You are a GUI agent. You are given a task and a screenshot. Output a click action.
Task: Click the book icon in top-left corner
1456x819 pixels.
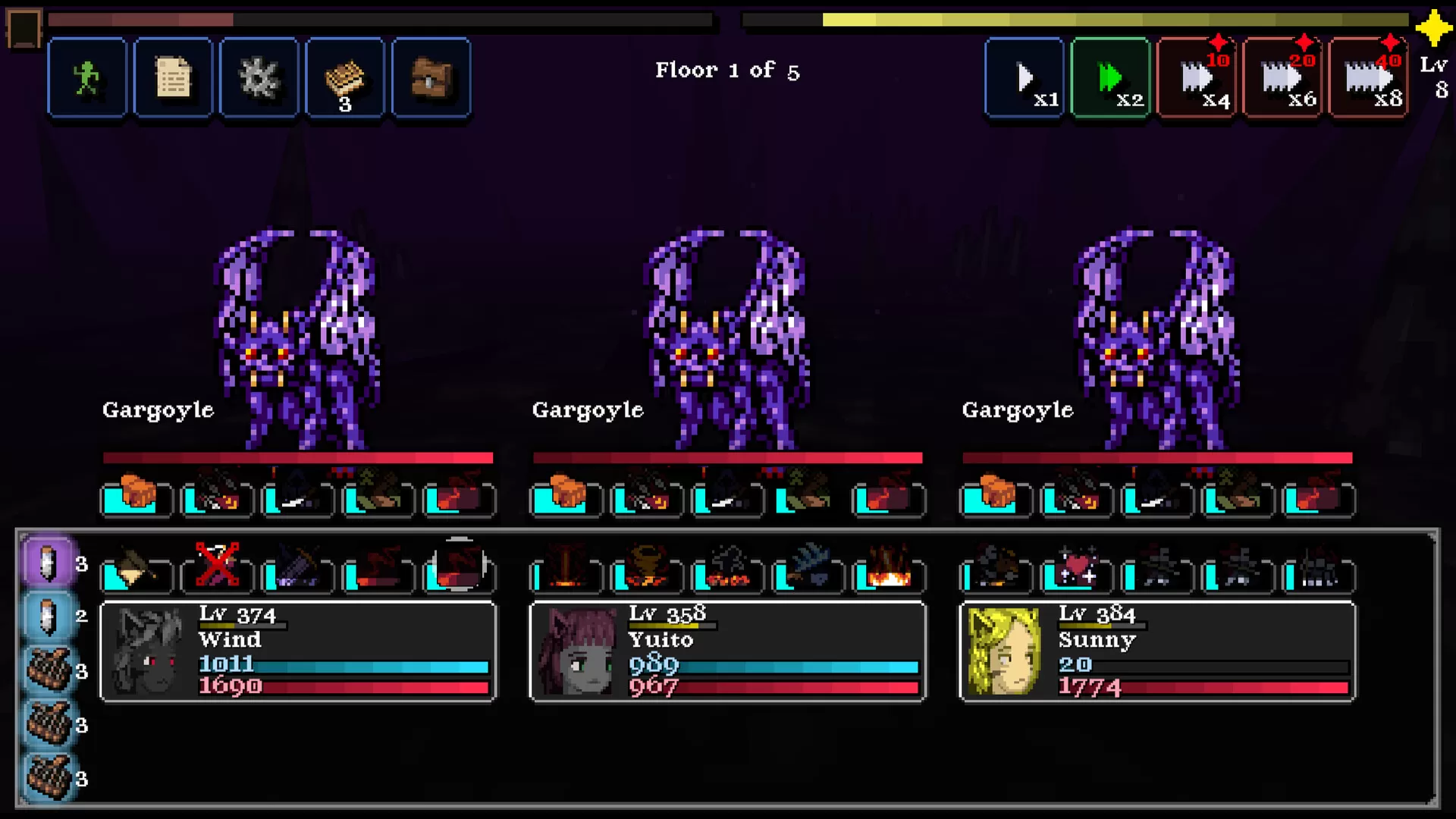click(24, 28)
